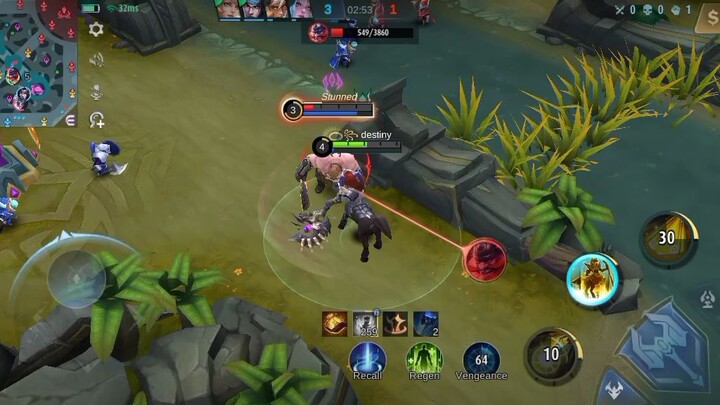The height and width of the screenshot is (405, 720).
Task: Open the gold shop button
Action: click(x=706, y=22)
